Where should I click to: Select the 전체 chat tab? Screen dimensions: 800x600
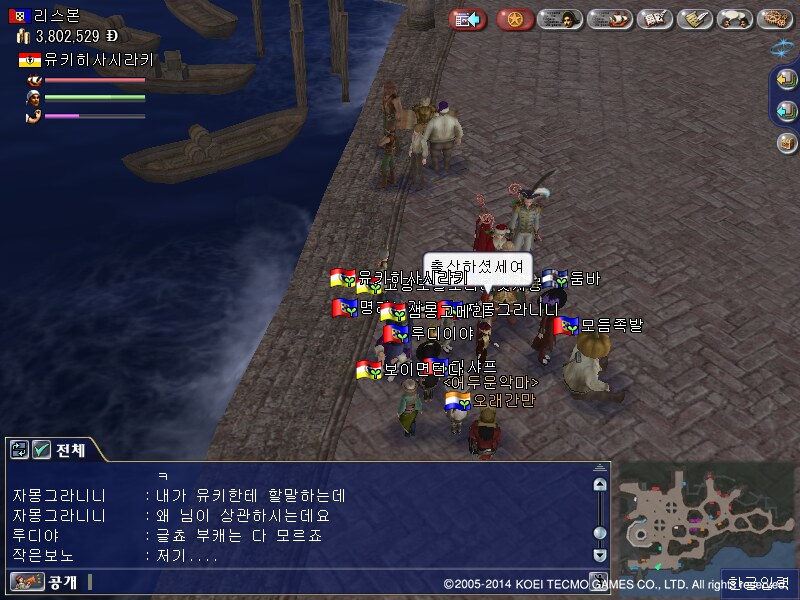pyautogui.click(x=70, y=450)
